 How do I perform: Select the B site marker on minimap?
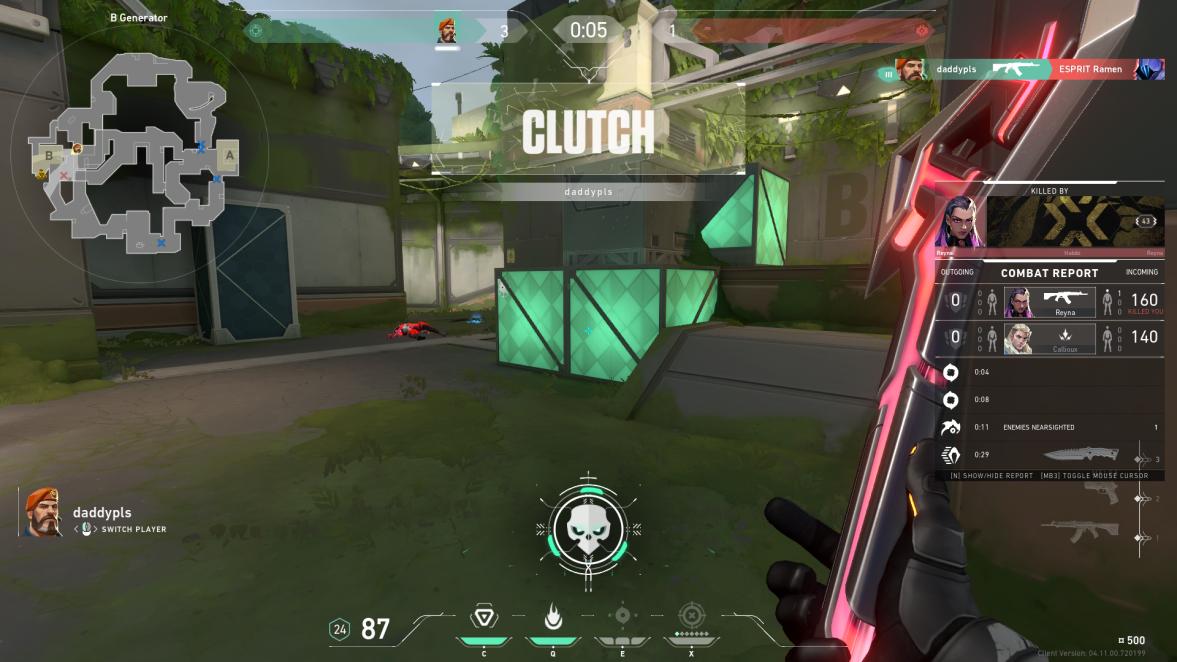[x=48, y=155]
